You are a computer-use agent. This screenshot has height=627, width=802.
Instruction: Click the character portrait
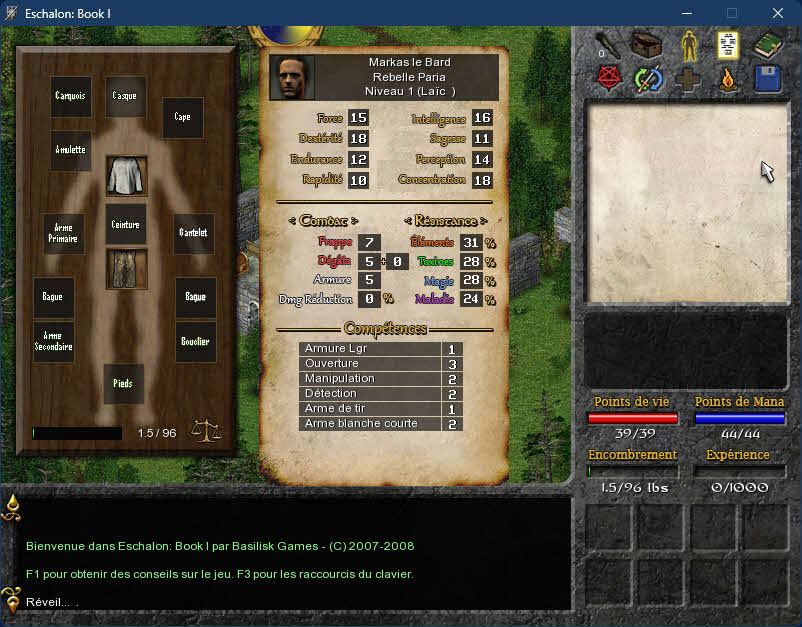pos(293,78)
